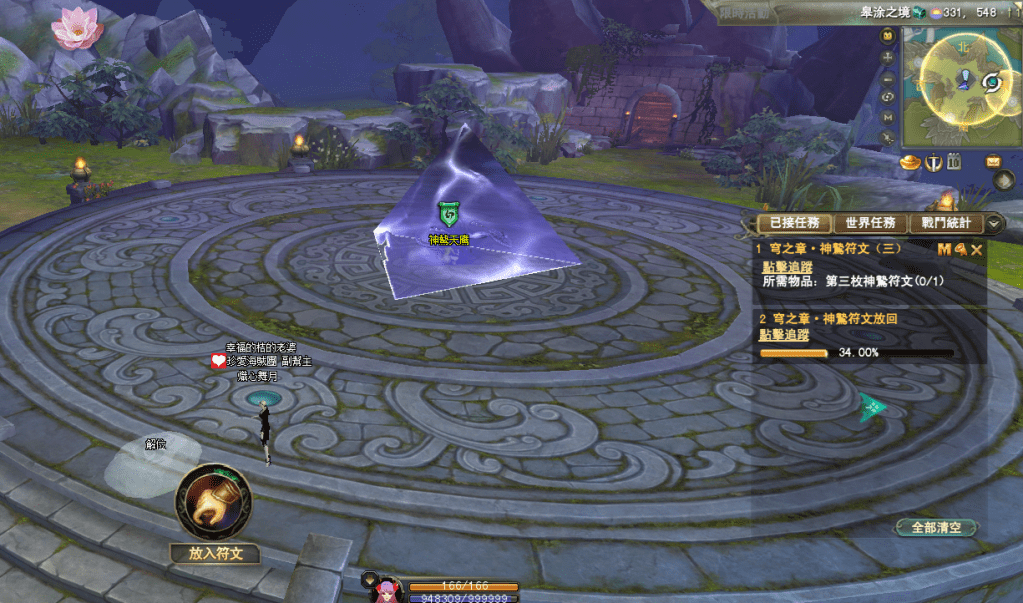Remove the first quest with its X button
This screenshot has height=603, width=1023.
[x=977, y=248]
